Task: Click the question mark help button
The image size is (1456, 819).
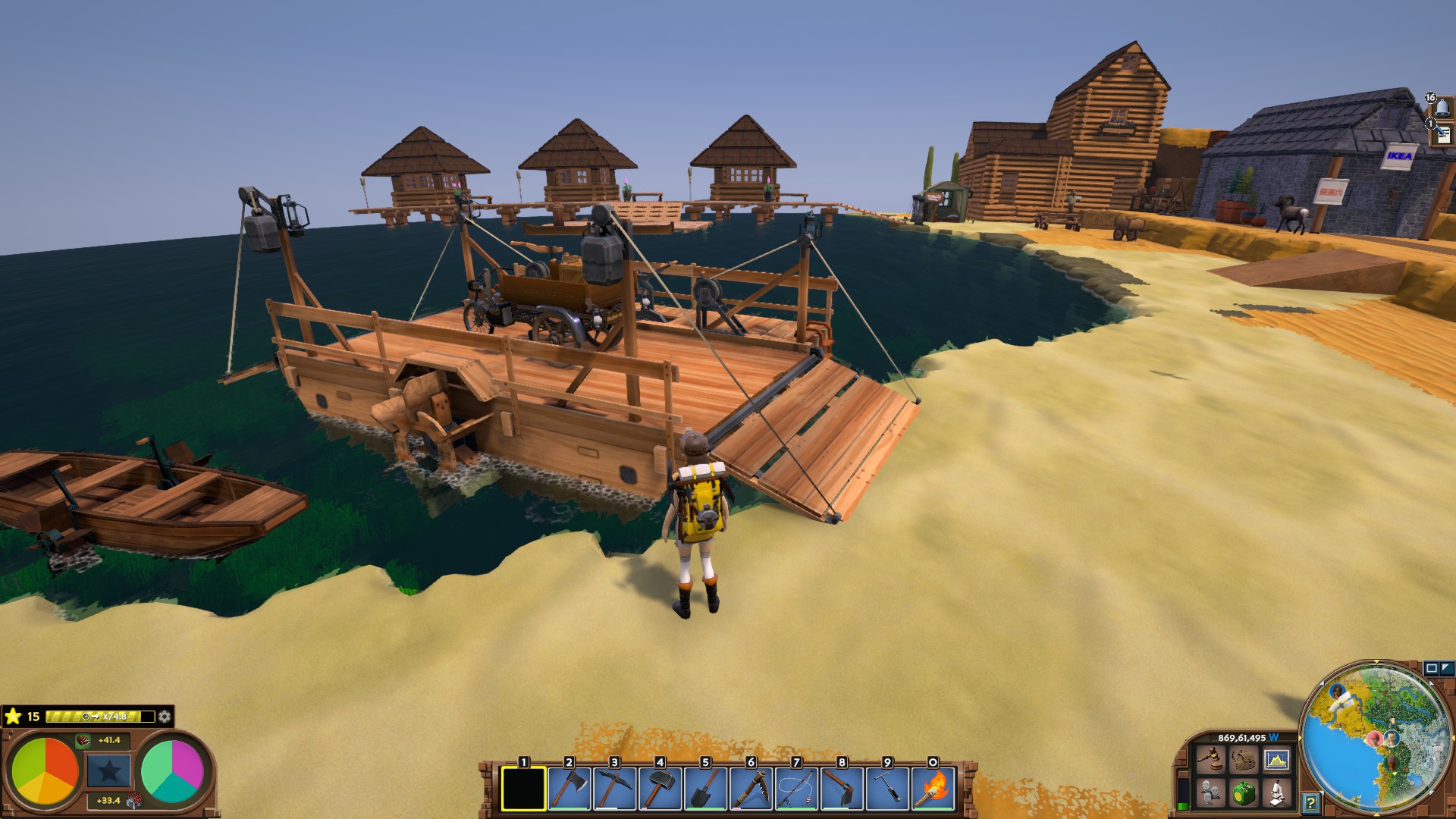Action: click(1310, 802)
